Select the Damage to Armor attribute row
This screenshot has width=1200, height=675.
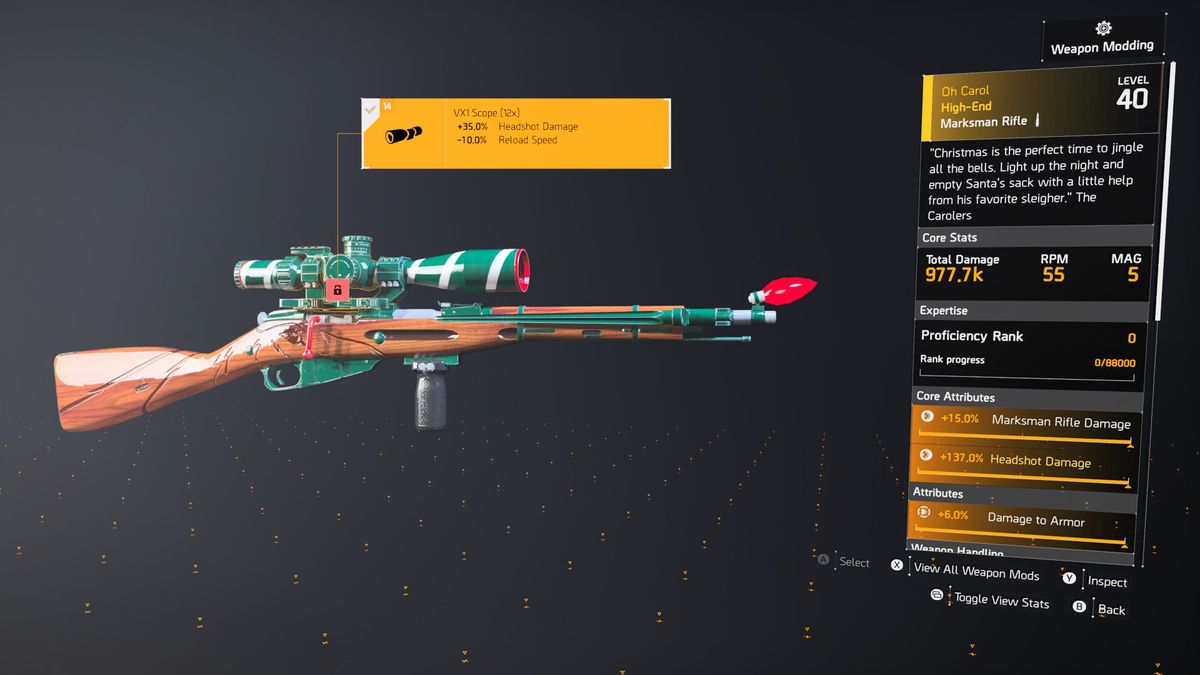coord(1025,522)
